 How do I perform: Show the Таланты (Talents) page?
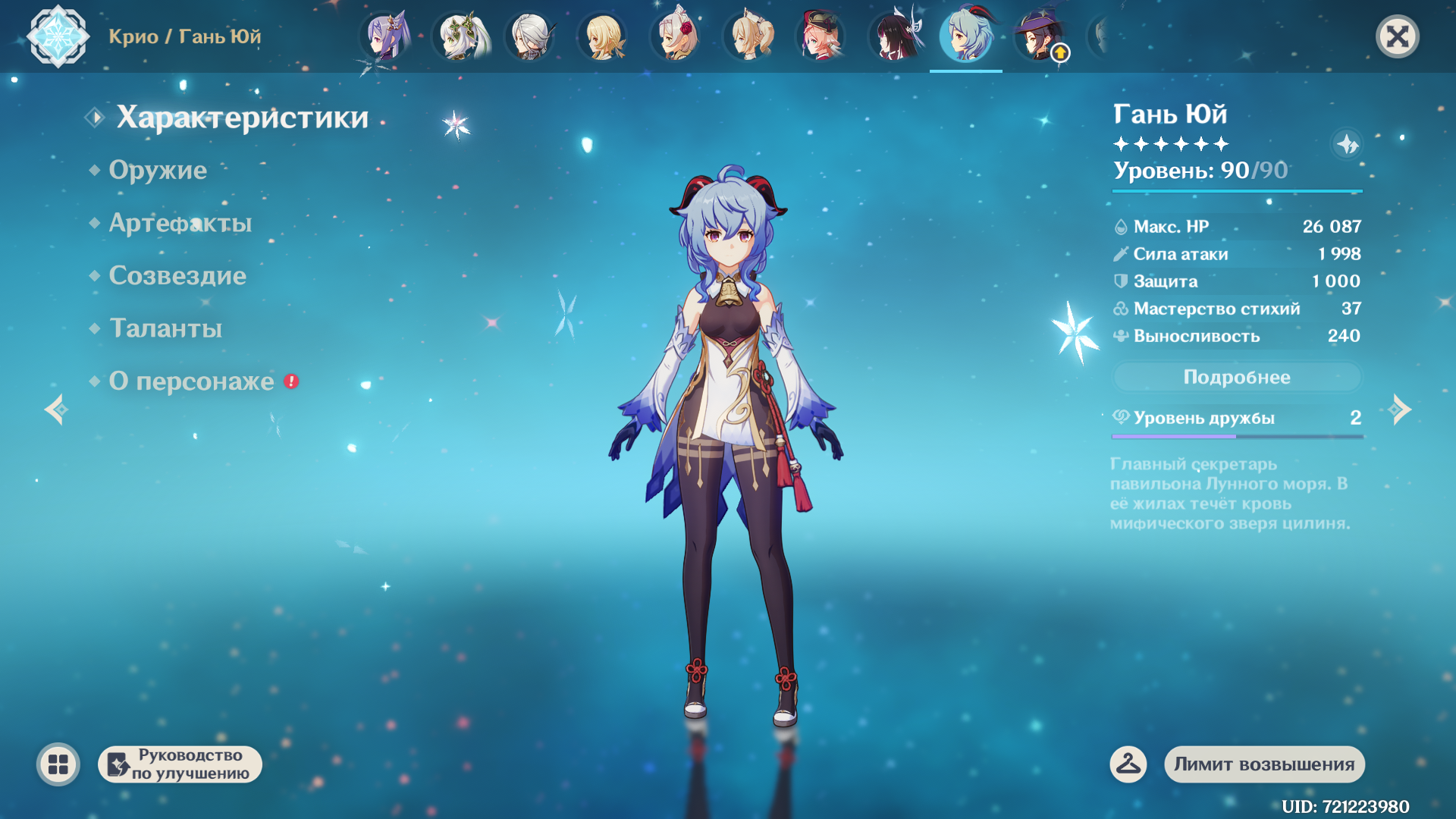[165, 328]
